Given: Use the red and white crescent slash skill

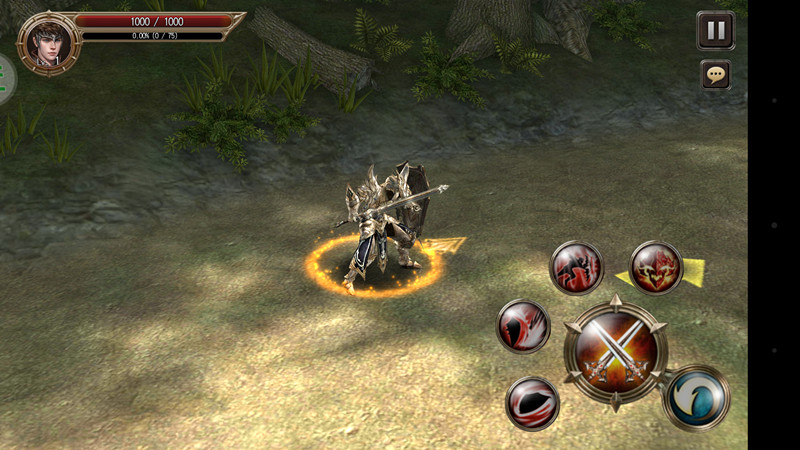Looking at the screenshot, I should [x=523, y=326].
